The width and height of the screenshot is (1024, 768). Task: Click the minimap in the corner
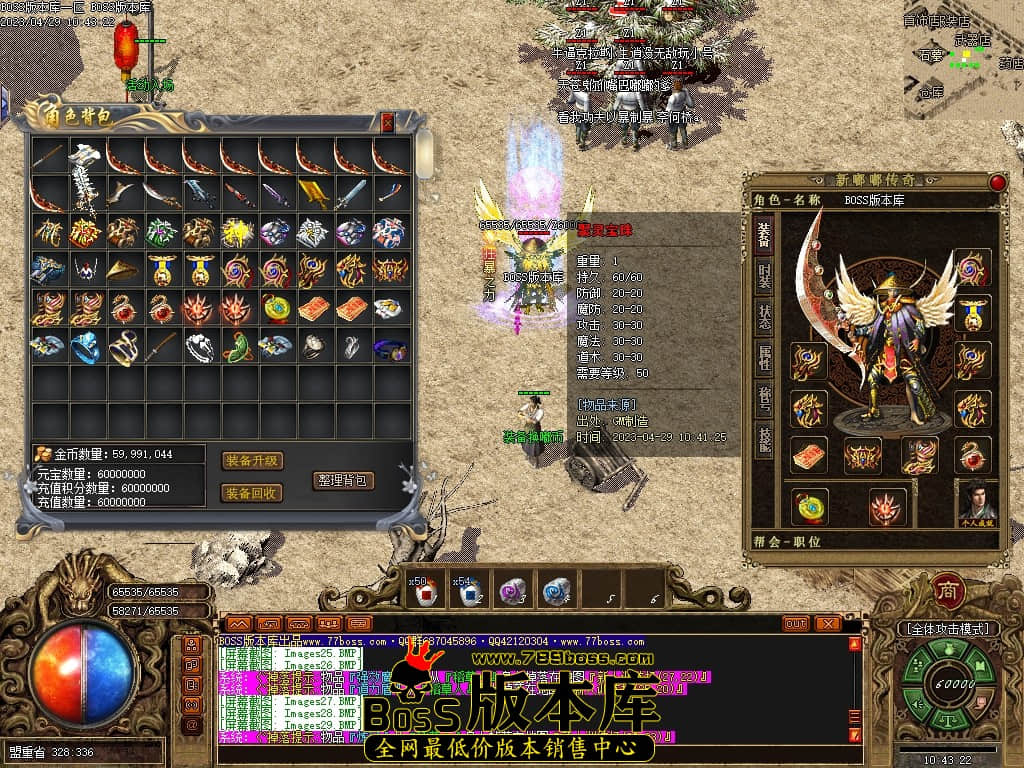963,60
